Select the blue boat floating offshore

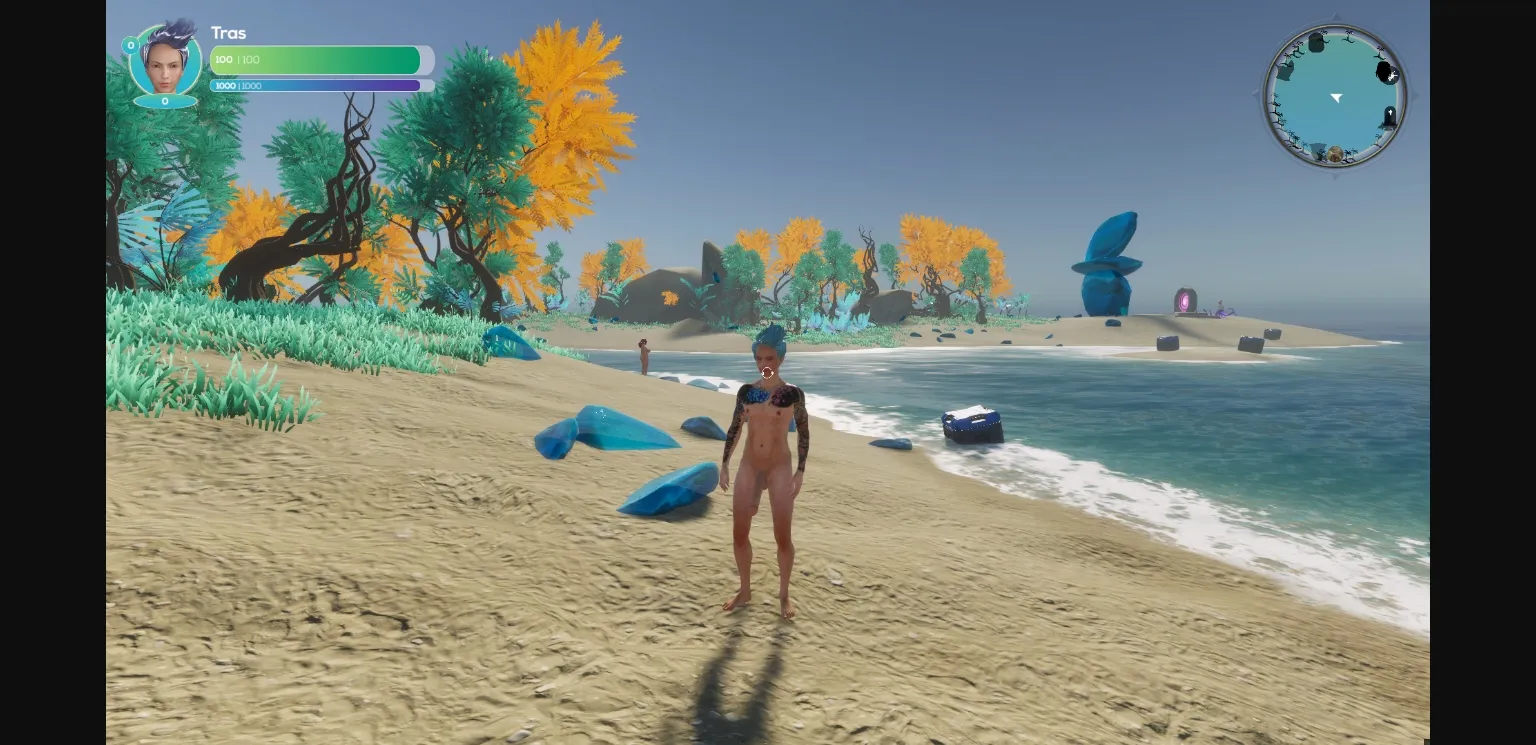(972, 424)
